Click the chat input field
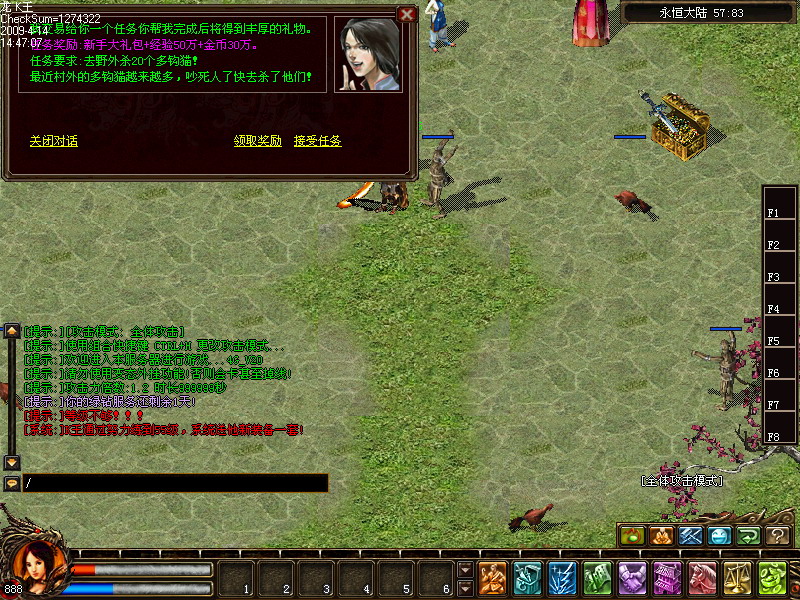800x600 pixels. pyautogui.click(x=175, y=483)
